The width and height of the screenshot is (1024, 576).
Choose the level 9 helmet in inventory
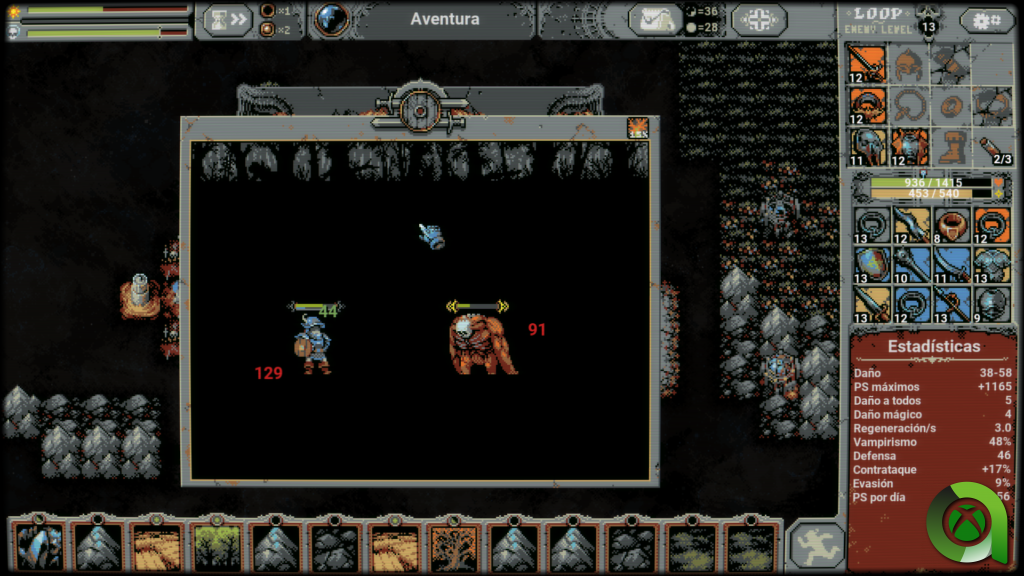point(991,304)
